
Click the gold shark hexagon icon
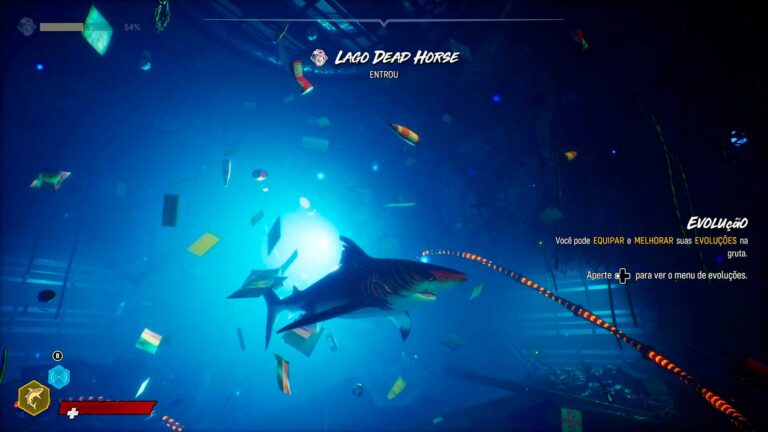pyautogui.click(x=33, y=398)
